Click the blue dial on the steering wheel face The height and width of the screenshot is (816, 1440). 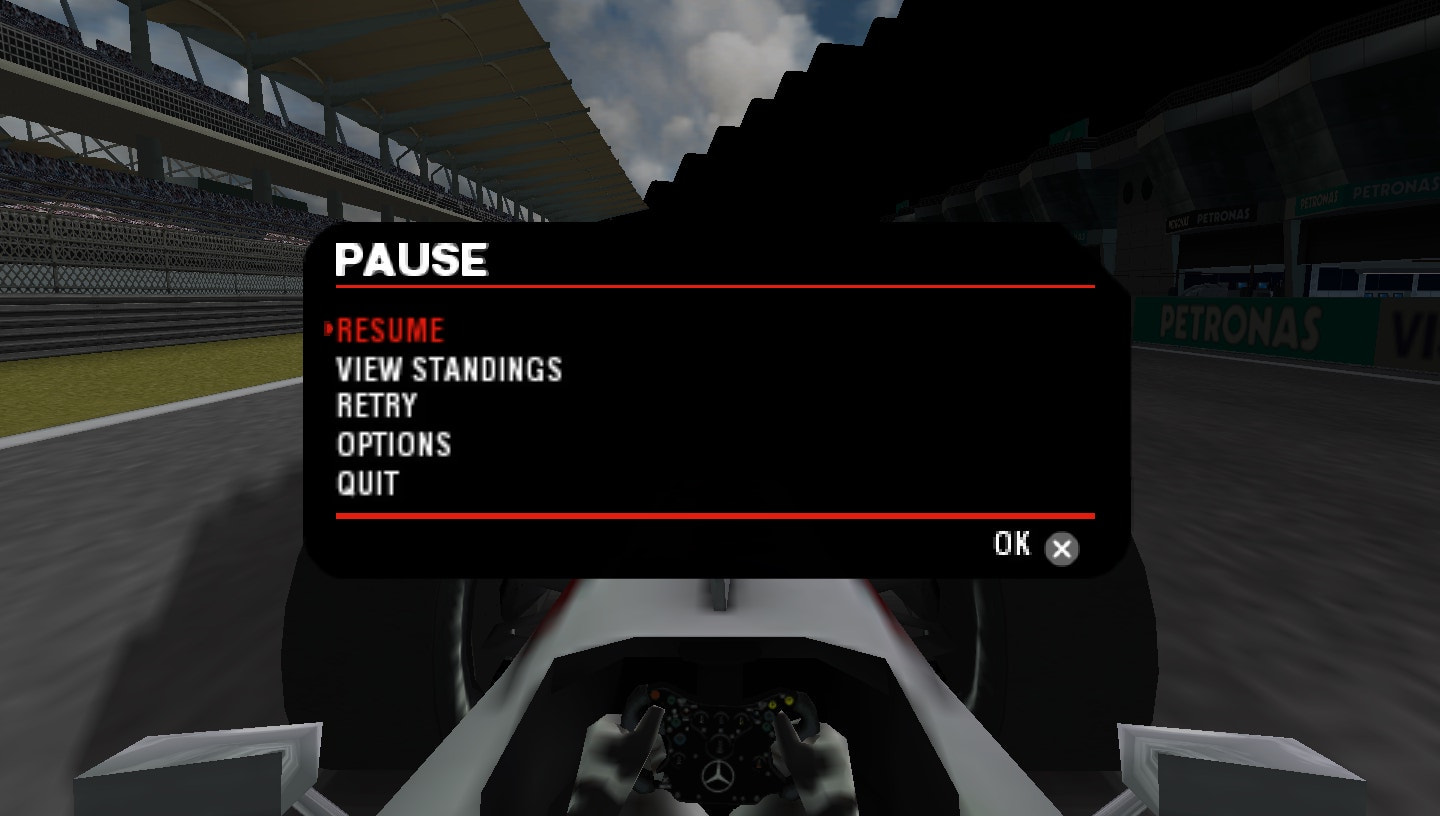680,740
